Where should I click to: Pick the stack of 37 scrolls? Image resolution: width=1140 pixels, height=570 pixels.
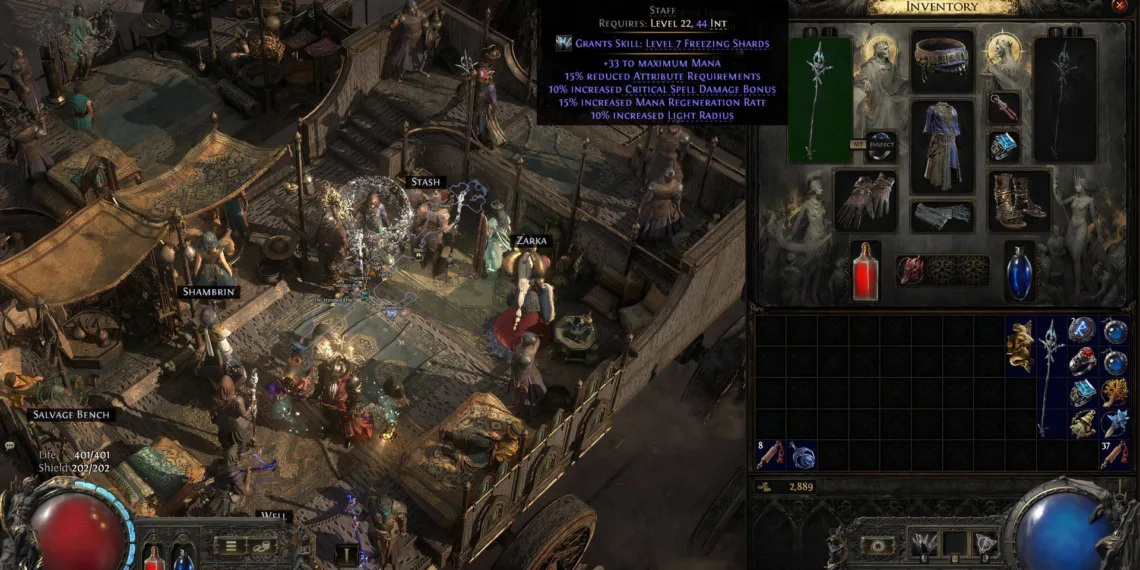[1114, 455]
